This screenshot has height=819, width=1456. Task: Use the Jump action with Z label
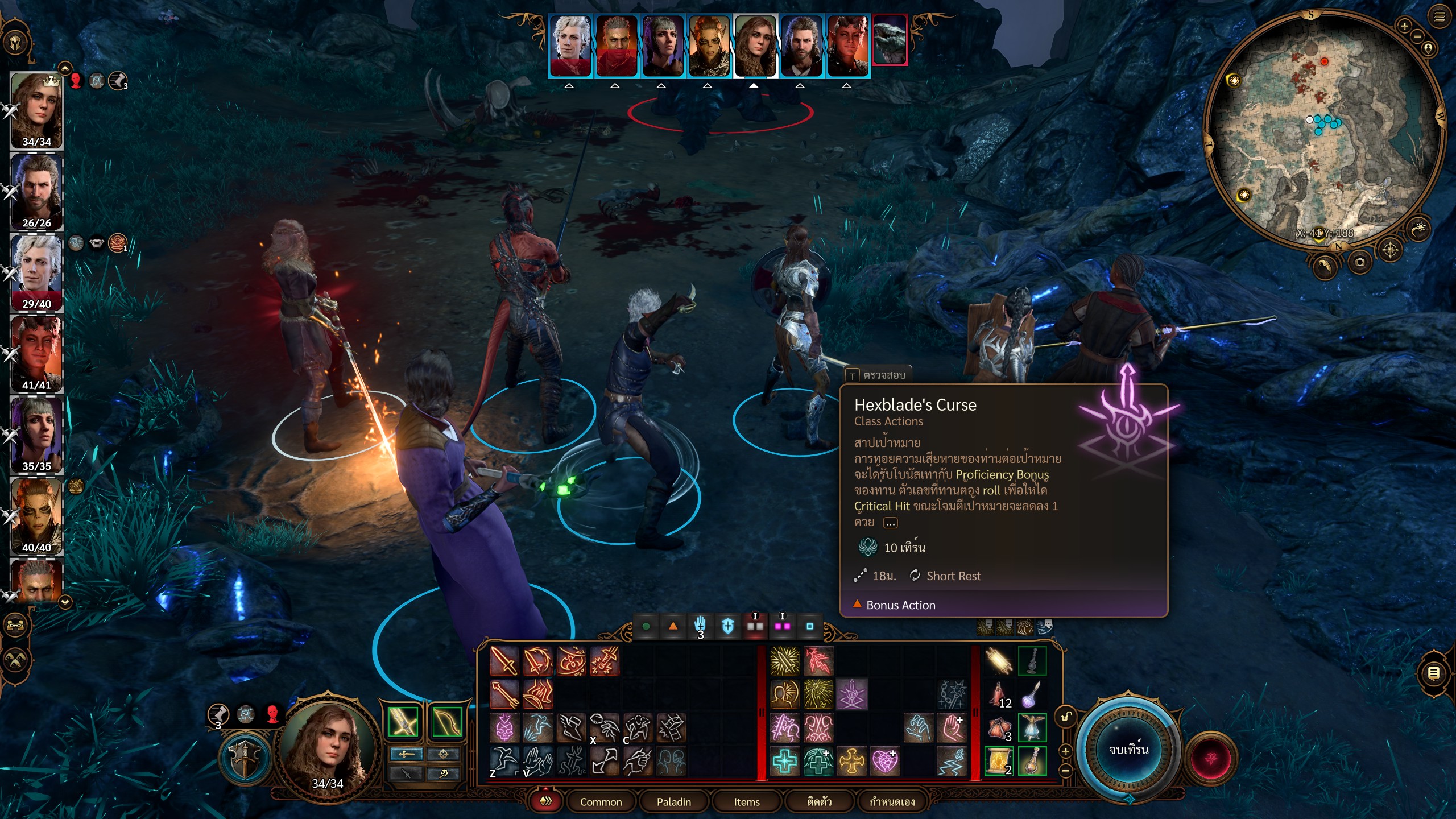point(504,761)
